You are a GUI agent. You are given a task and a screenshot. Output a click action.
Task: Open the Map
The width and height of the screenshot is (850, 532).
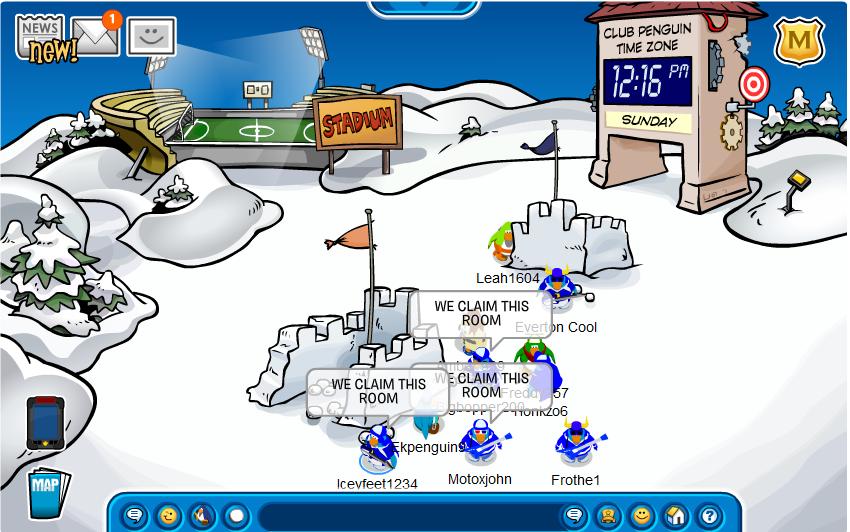[x=45, y=491]
